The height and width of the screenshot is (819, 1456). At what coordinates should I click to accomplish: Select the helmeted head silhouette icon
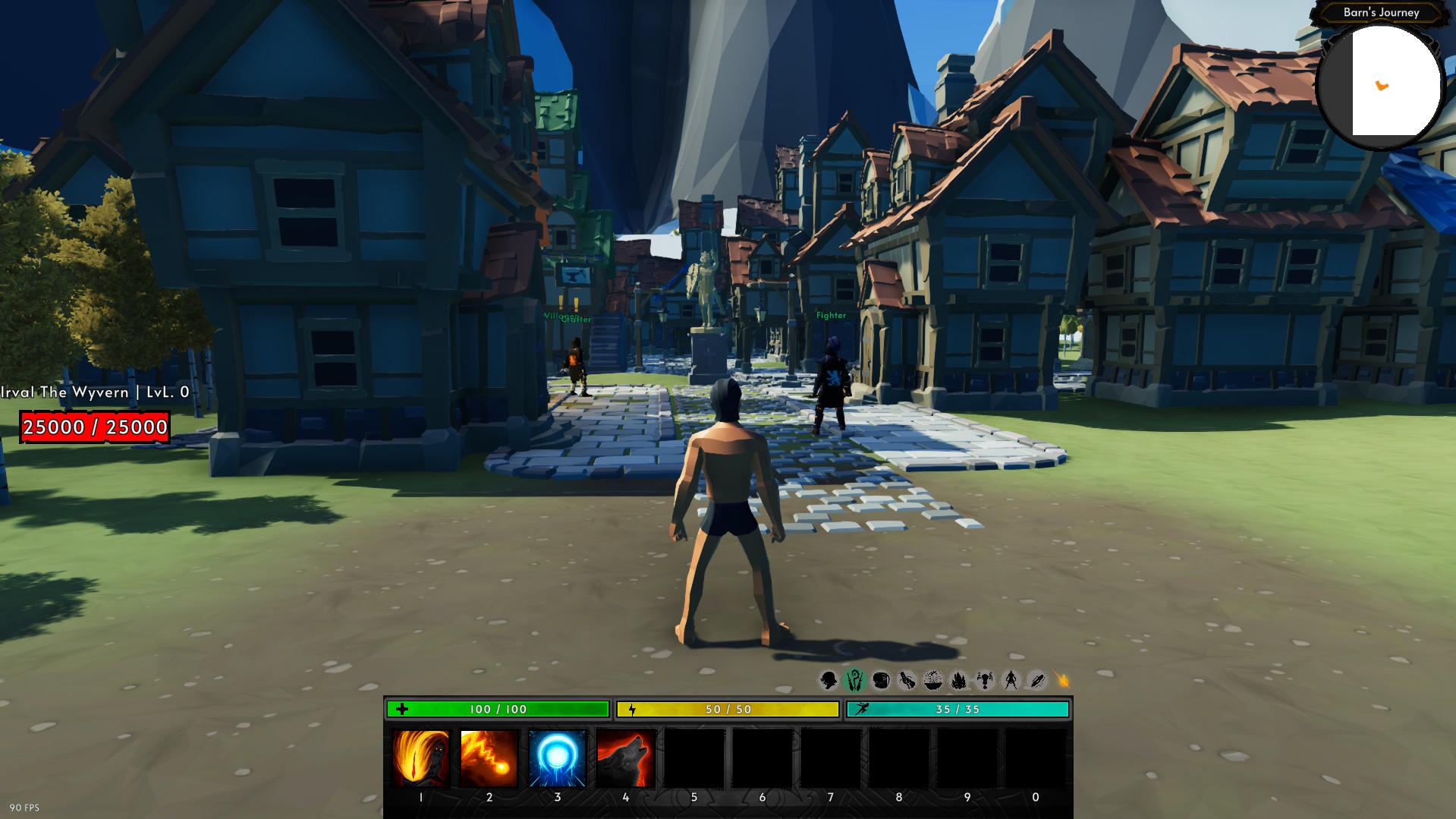(829, 680)
